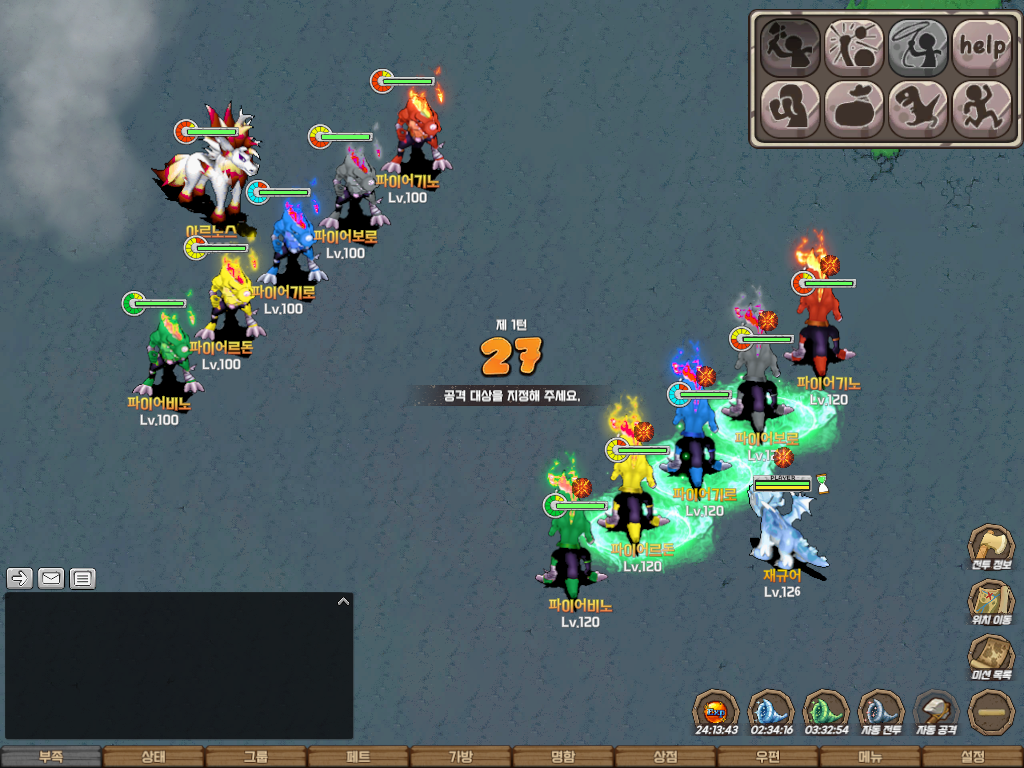Open the item bag command
Viewport: 1024px width, 768px height.
pyautogui.click(x=854, y=108)
